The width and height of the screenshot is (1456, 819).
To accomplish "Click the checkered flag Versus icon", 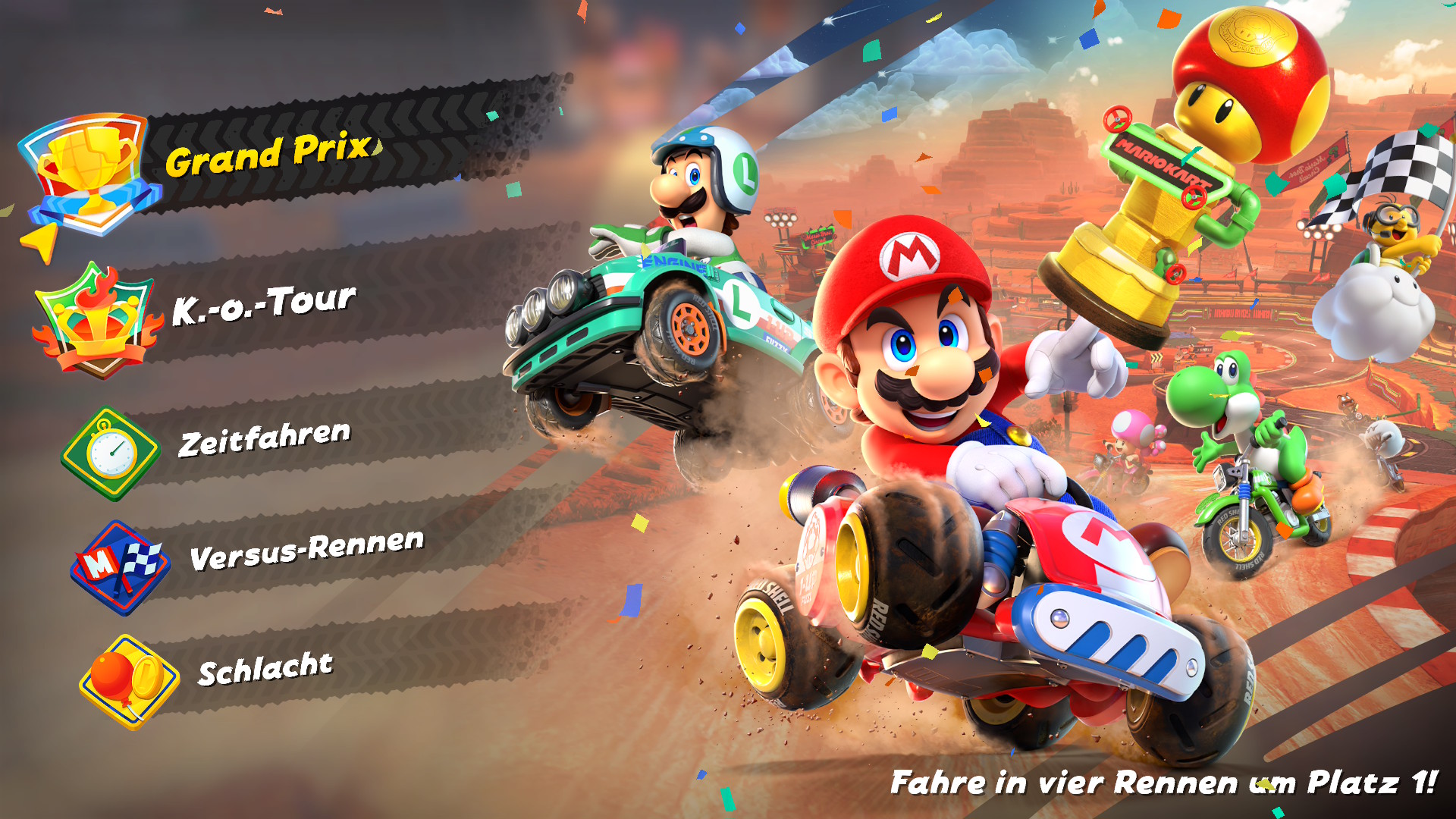I will click(120, 566).
